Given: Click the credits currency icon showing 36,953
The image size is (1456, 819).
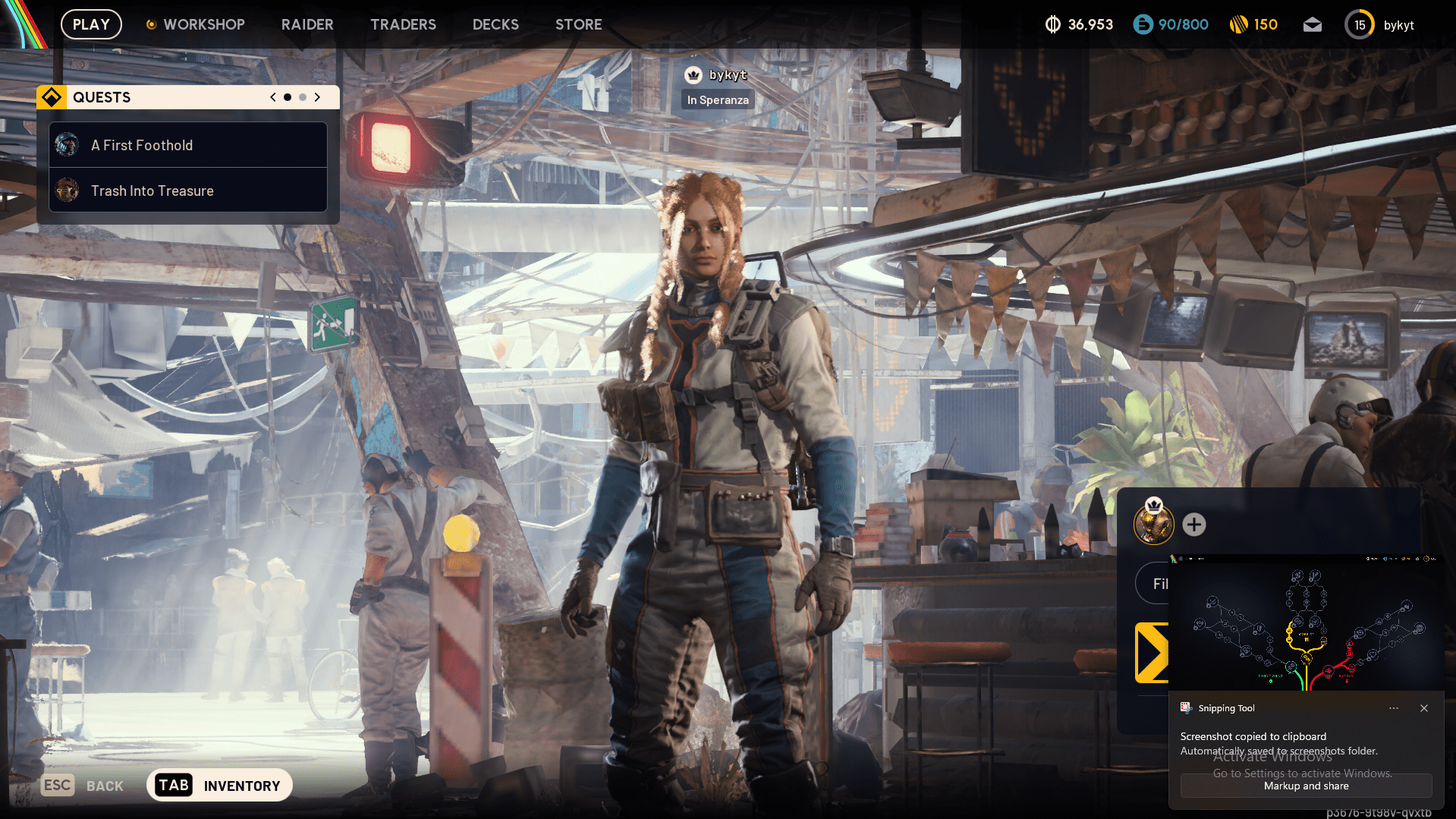Looking at the screenshot, I should coord(1052,24).
